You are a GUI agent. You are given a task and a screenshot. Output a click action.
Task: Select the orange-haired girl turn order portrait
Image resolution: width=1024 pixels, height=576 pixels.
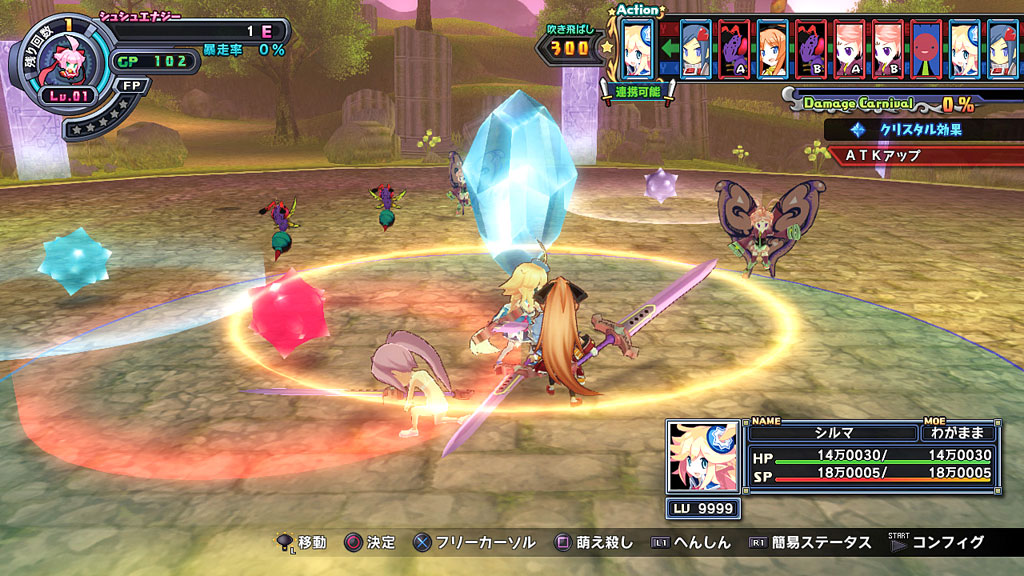click(772, 49)
